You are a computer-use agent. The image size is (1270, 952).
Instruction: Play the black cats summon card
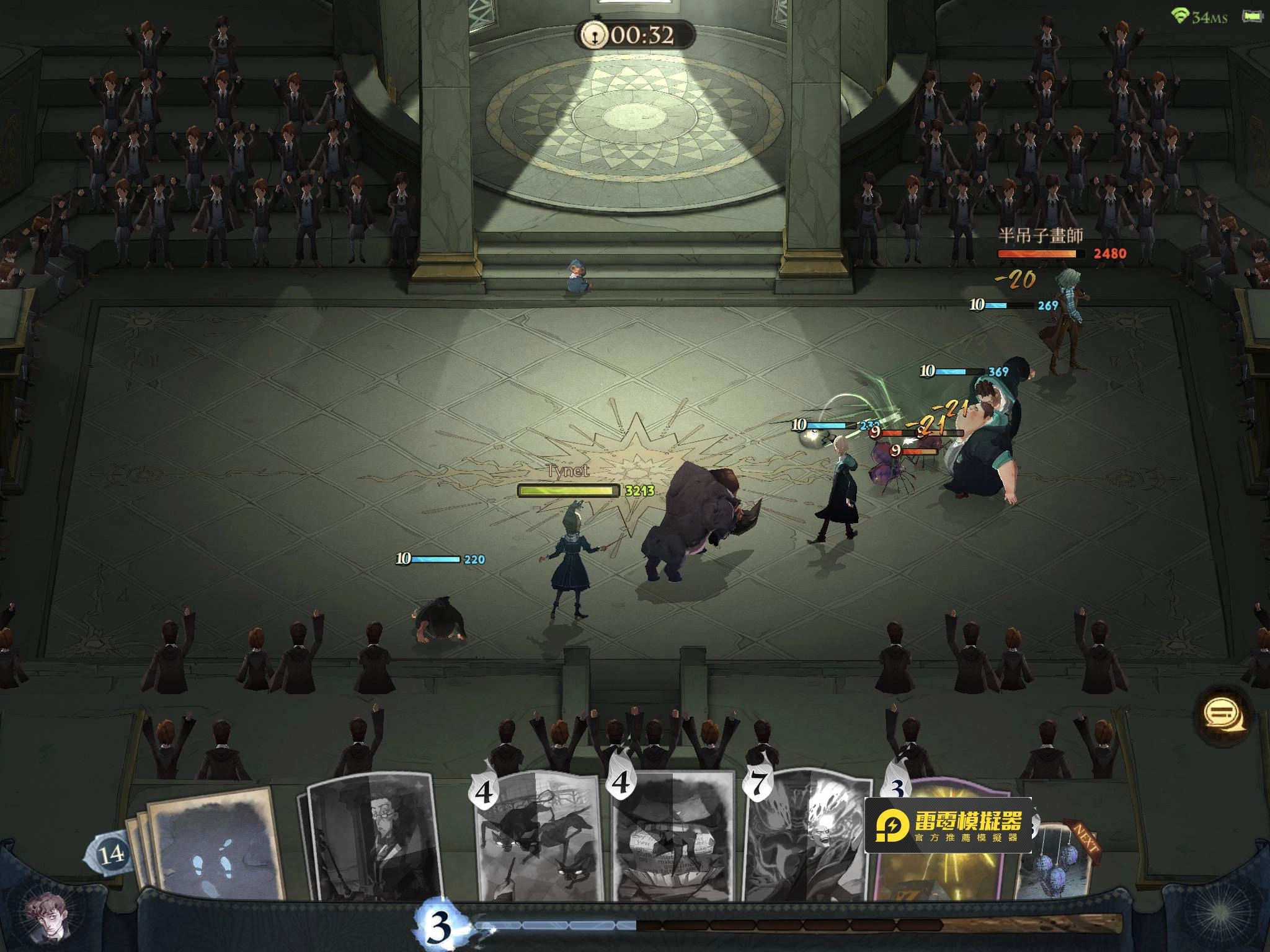click(538, 837)
